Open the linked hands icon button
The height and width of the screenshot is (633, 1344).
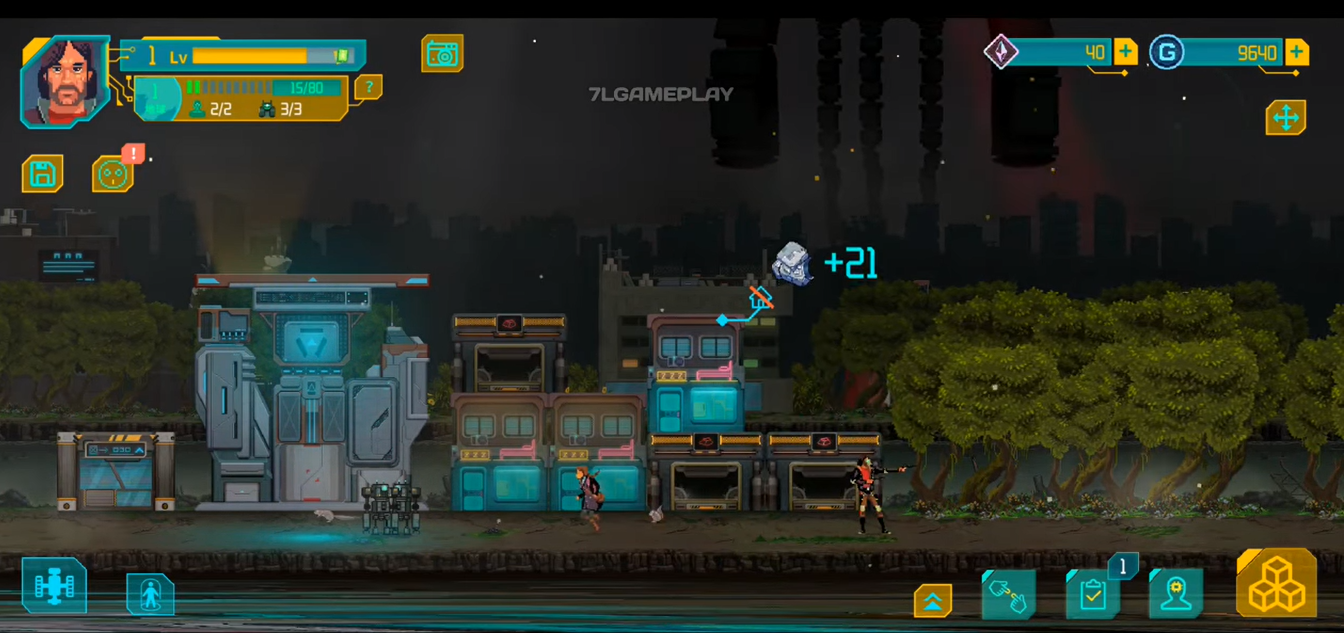point(1008,594)
